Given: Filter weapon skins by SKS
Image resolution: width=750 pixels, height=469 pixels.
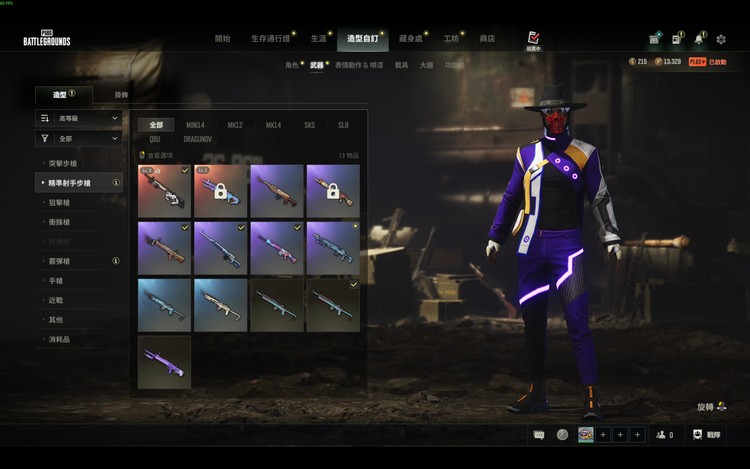Looking at the screenshot, I should [x=309, y=125].
